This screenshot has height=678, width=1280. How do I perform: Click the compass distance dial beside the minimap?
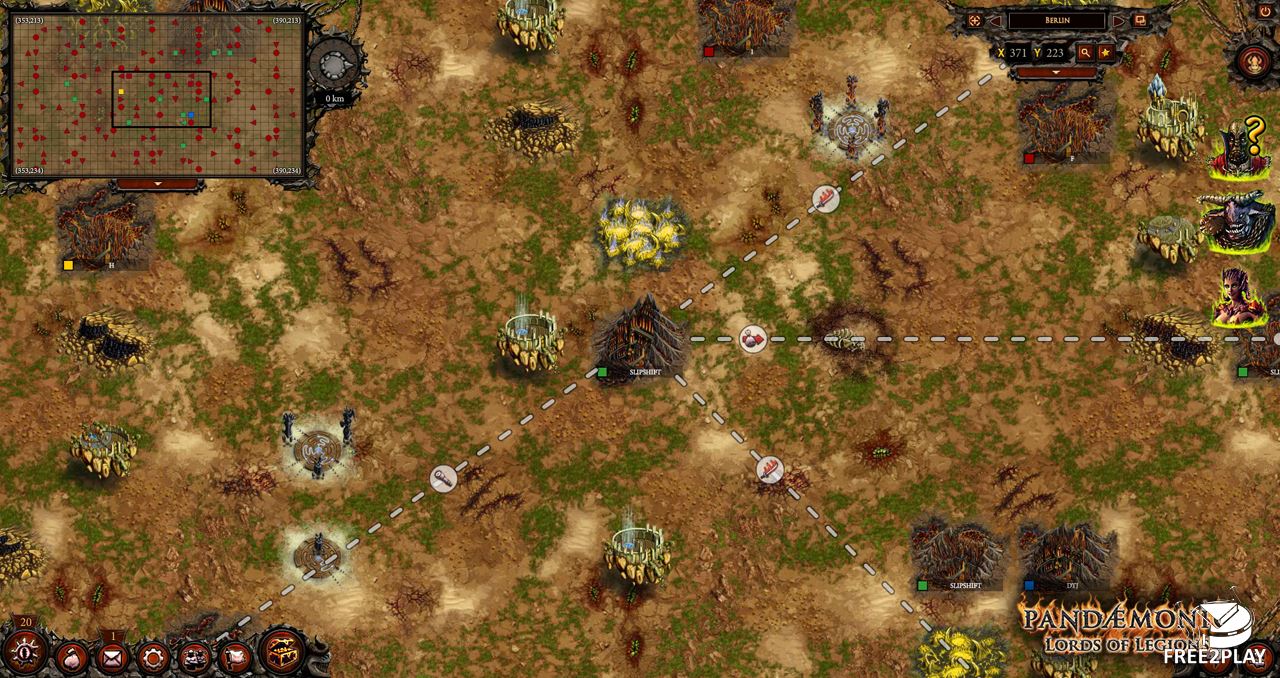333,68
